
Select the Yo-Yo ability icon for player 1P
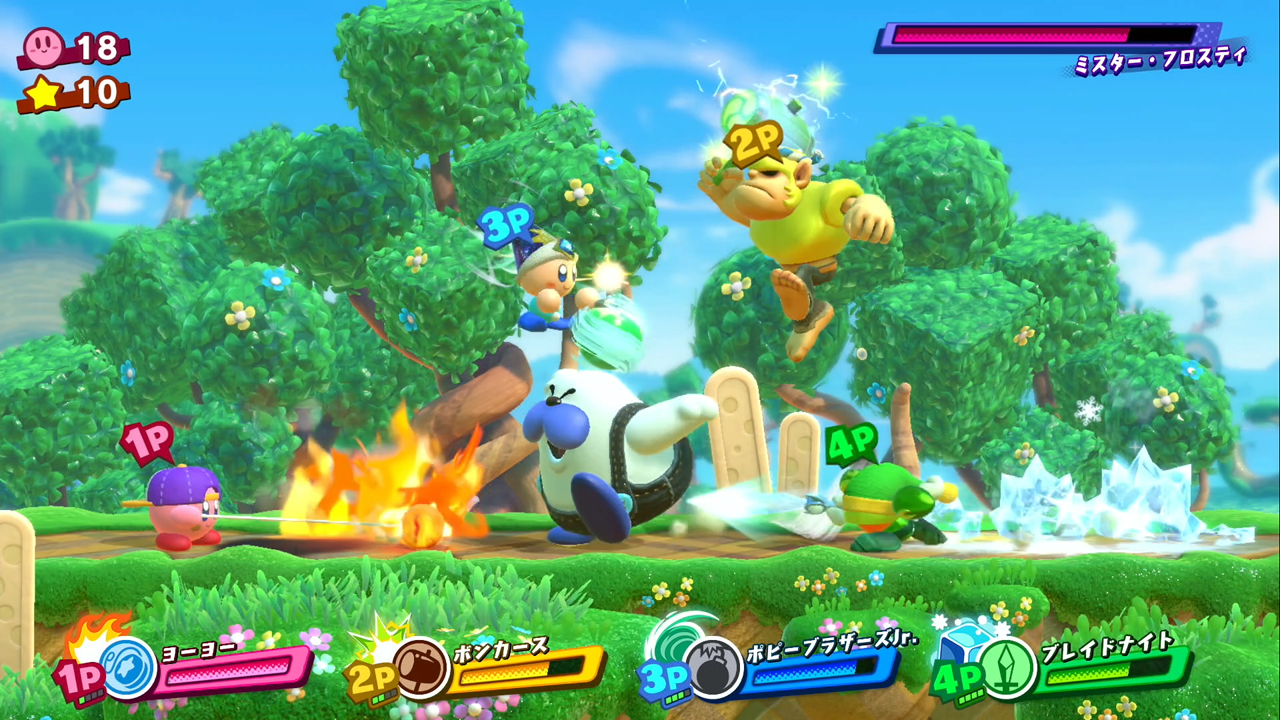(127, 668)
